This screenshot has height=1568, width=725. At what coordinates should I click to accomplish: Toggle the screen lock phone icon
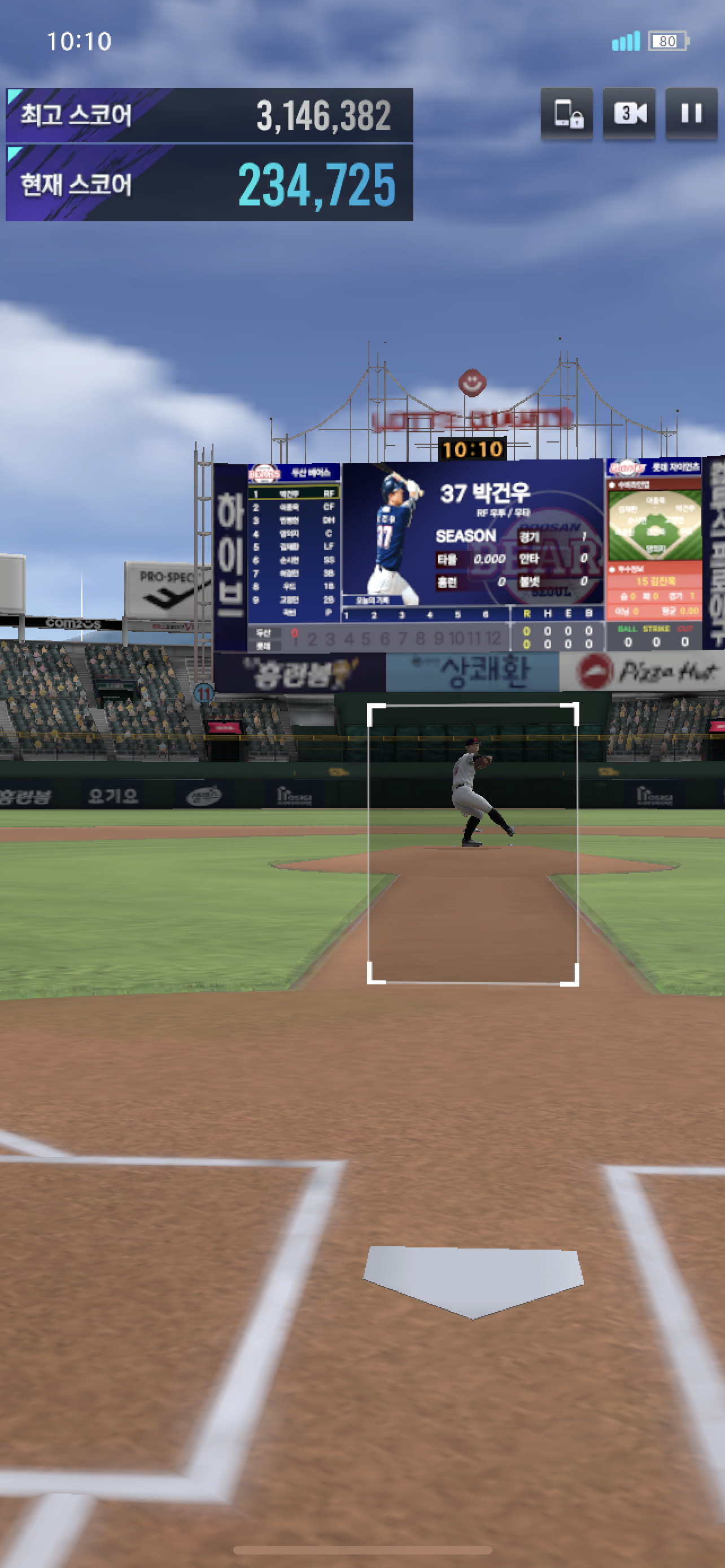pyautogui.click(x=567, y=113)
